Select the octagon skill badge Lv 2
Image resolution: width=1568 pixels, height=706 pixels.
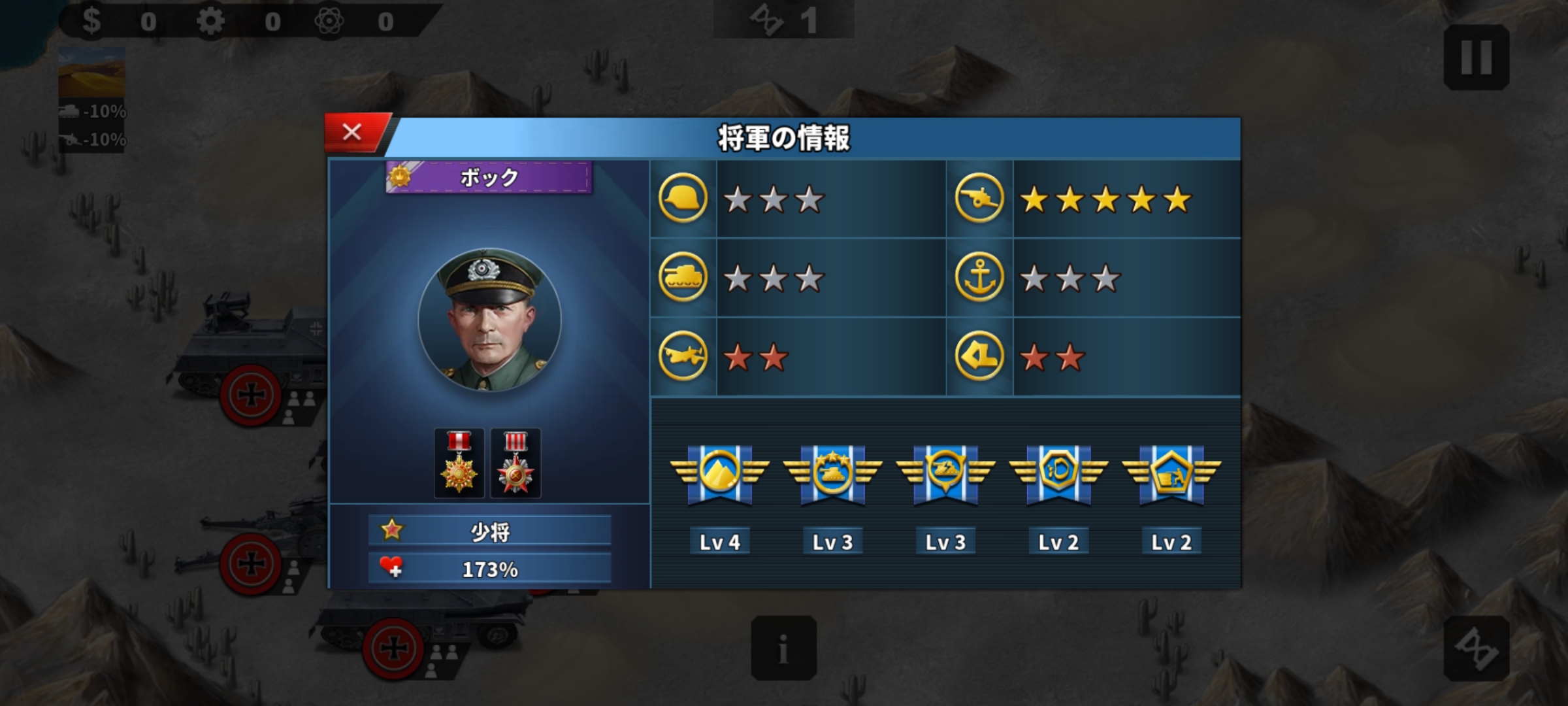click(x=1058, y=474)
